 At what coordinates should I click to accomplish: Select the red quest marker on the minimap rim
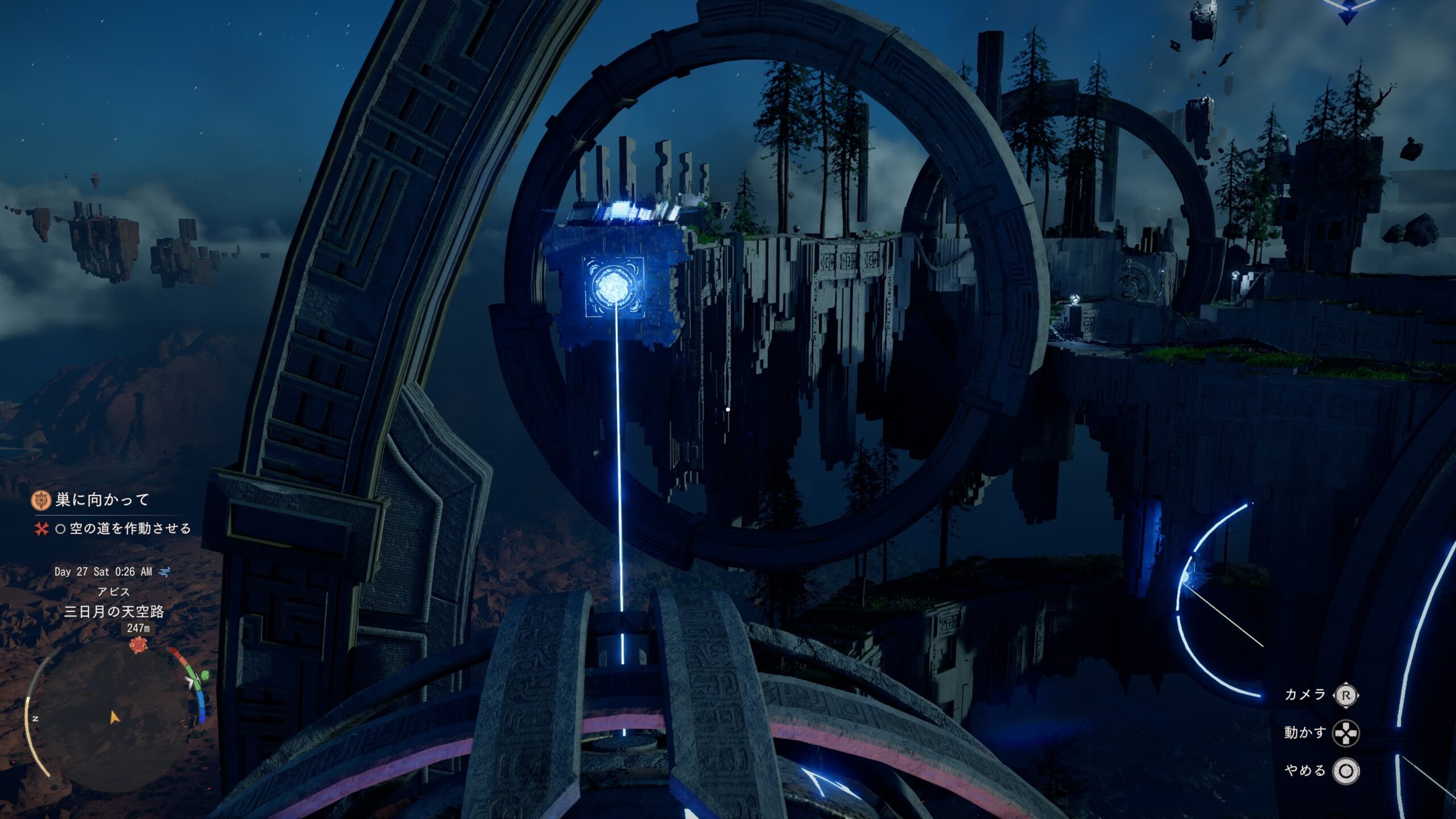point(138,645)
